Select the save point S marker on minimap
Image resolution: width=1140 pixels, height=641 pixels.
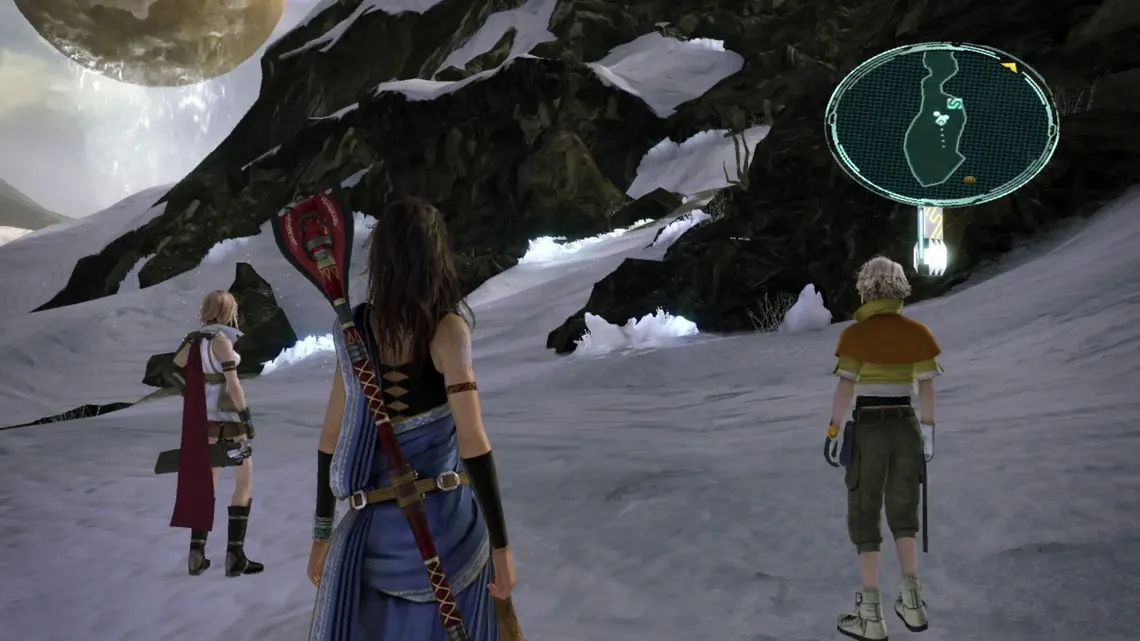955,103
